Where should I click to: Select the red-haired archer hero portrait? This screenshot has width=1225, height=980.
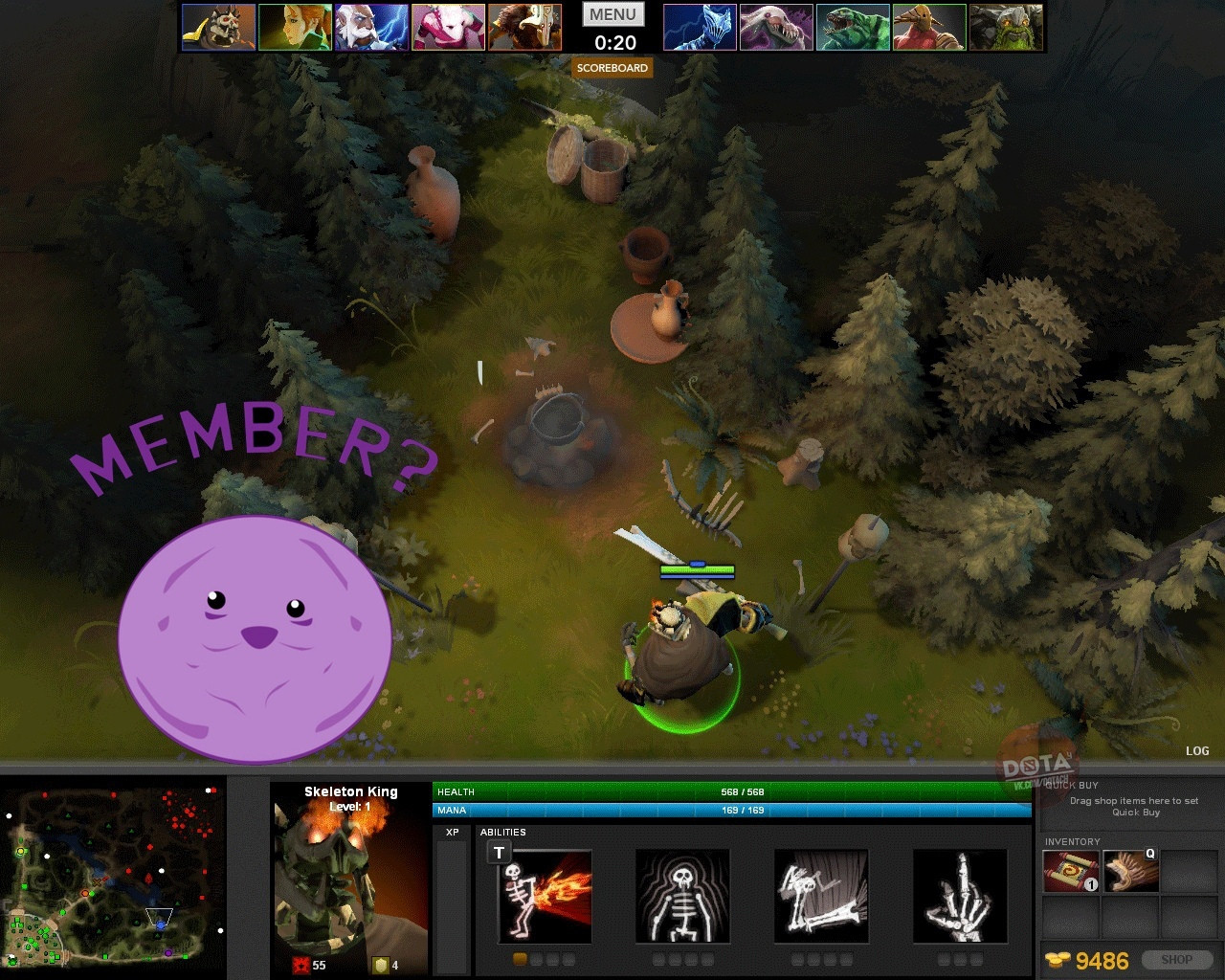295,27
